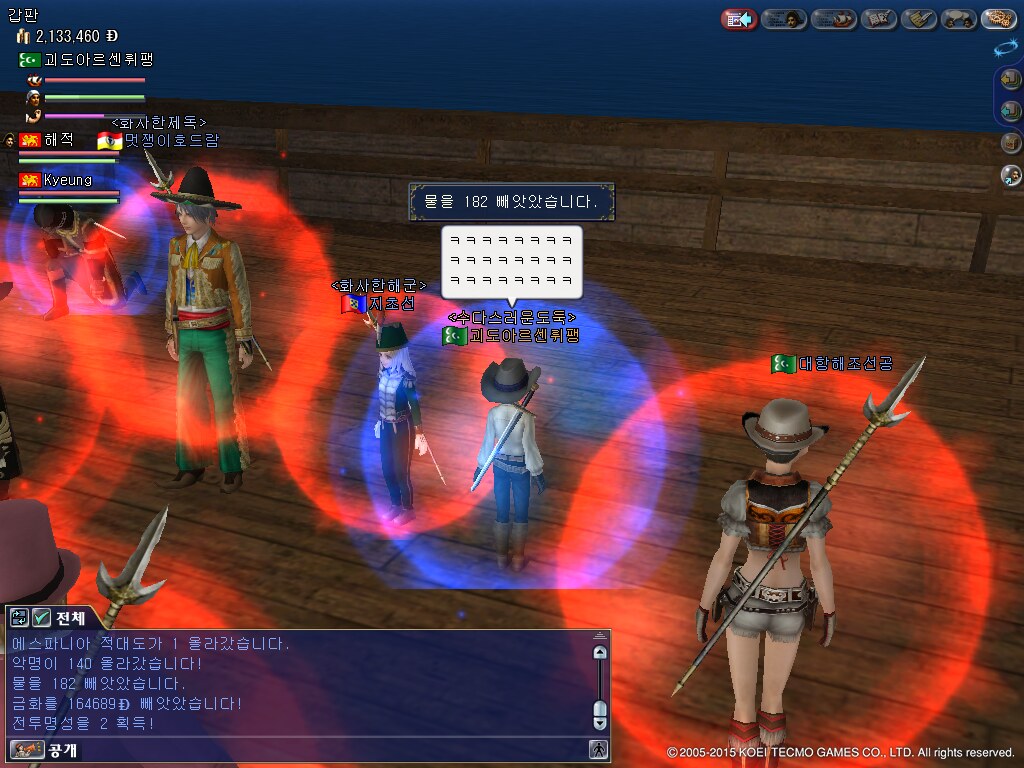Click the teal arrow side panel button

(1011, 110)
